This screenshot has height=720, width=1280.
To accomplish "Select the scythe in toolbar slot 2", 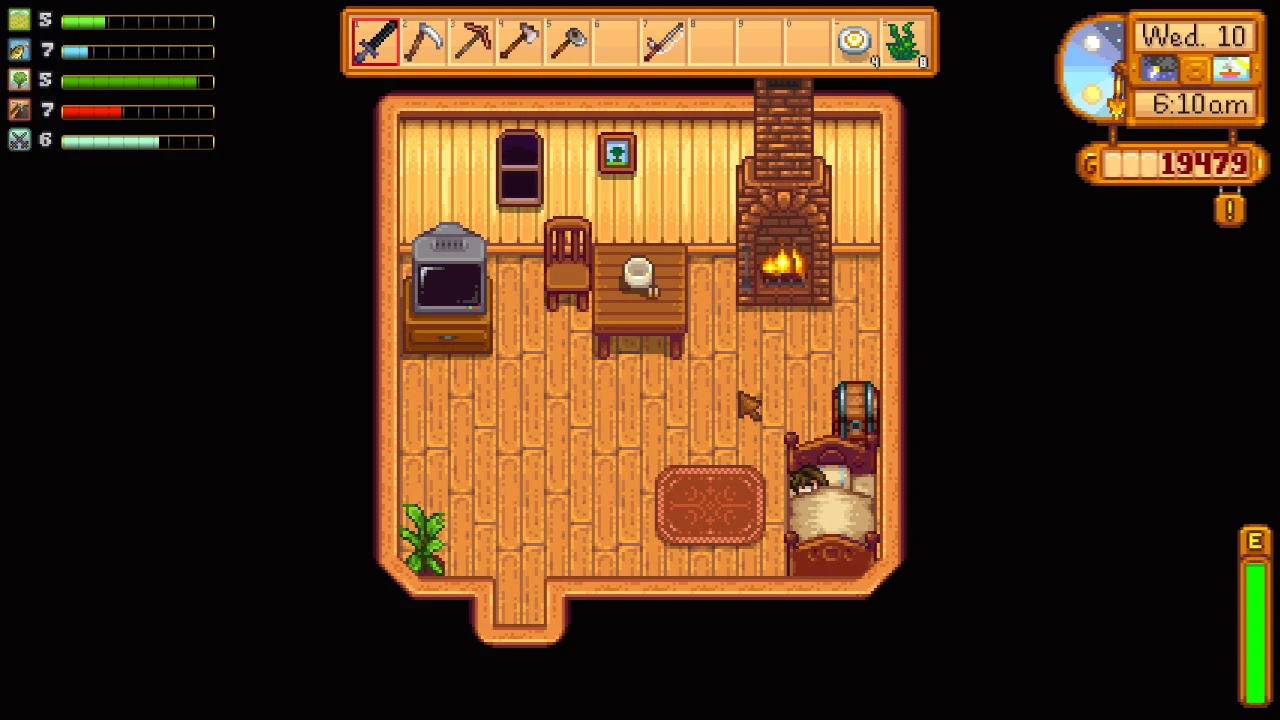I will coord(422,40).
